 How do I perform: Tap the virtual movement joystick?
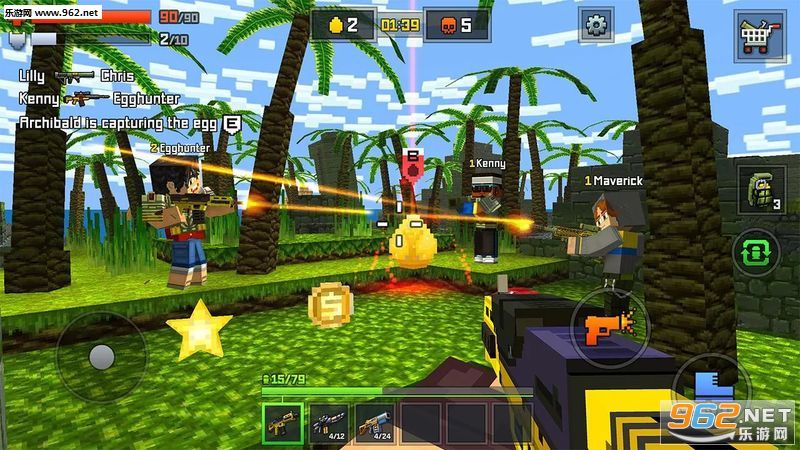[101, 357]
